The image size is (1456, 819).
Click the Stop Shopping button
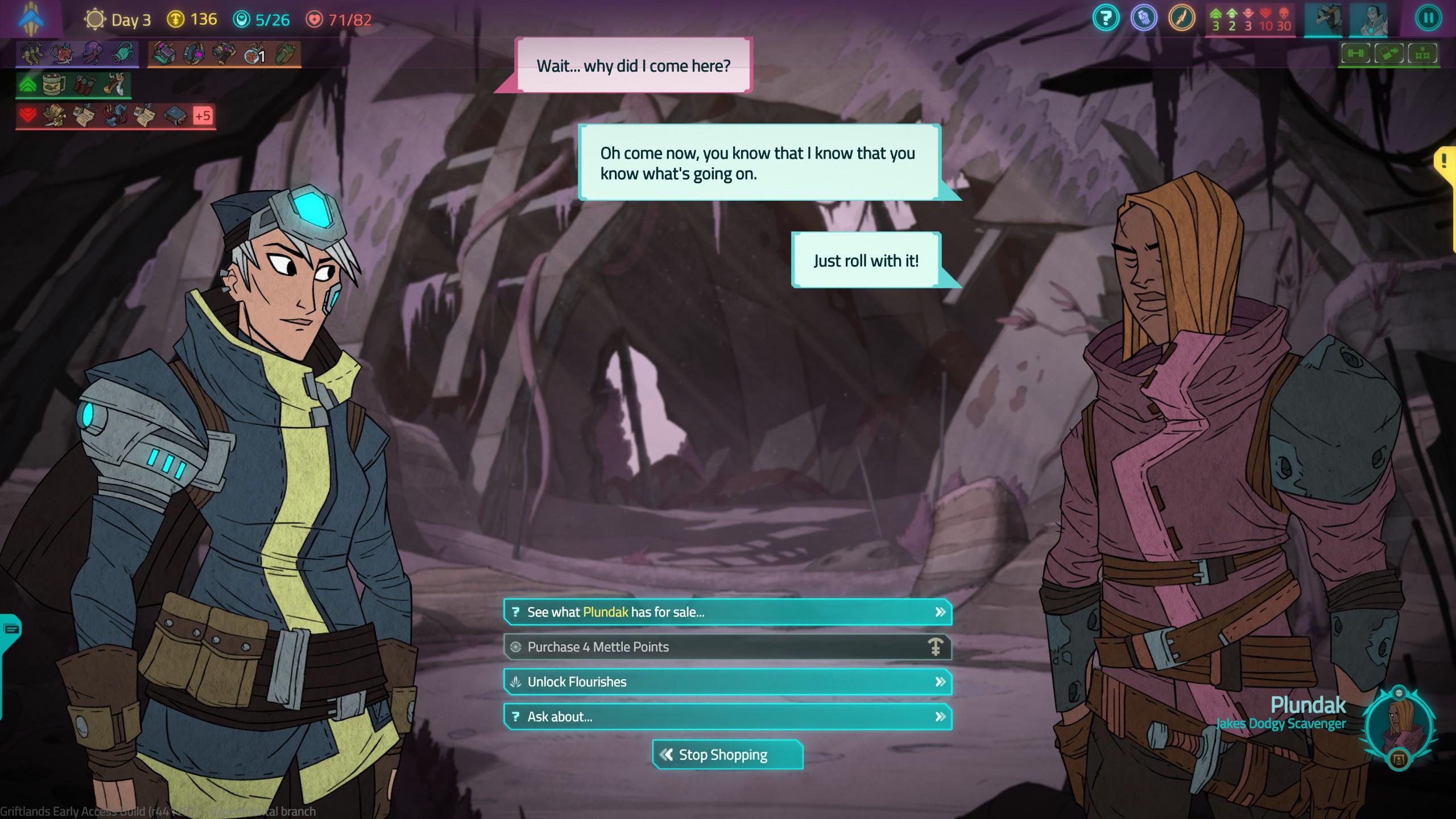tap(727, 755)
